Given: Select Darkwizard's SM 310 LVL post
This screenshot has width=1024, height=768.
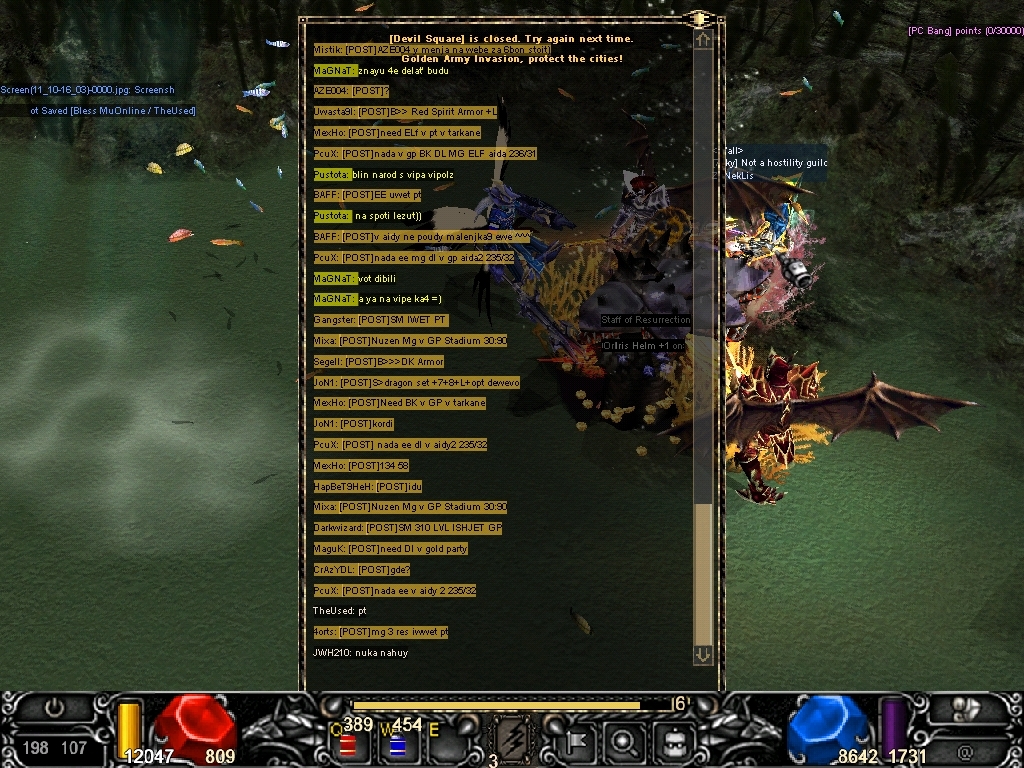Looking at the screenshot, I should [408, 527].
